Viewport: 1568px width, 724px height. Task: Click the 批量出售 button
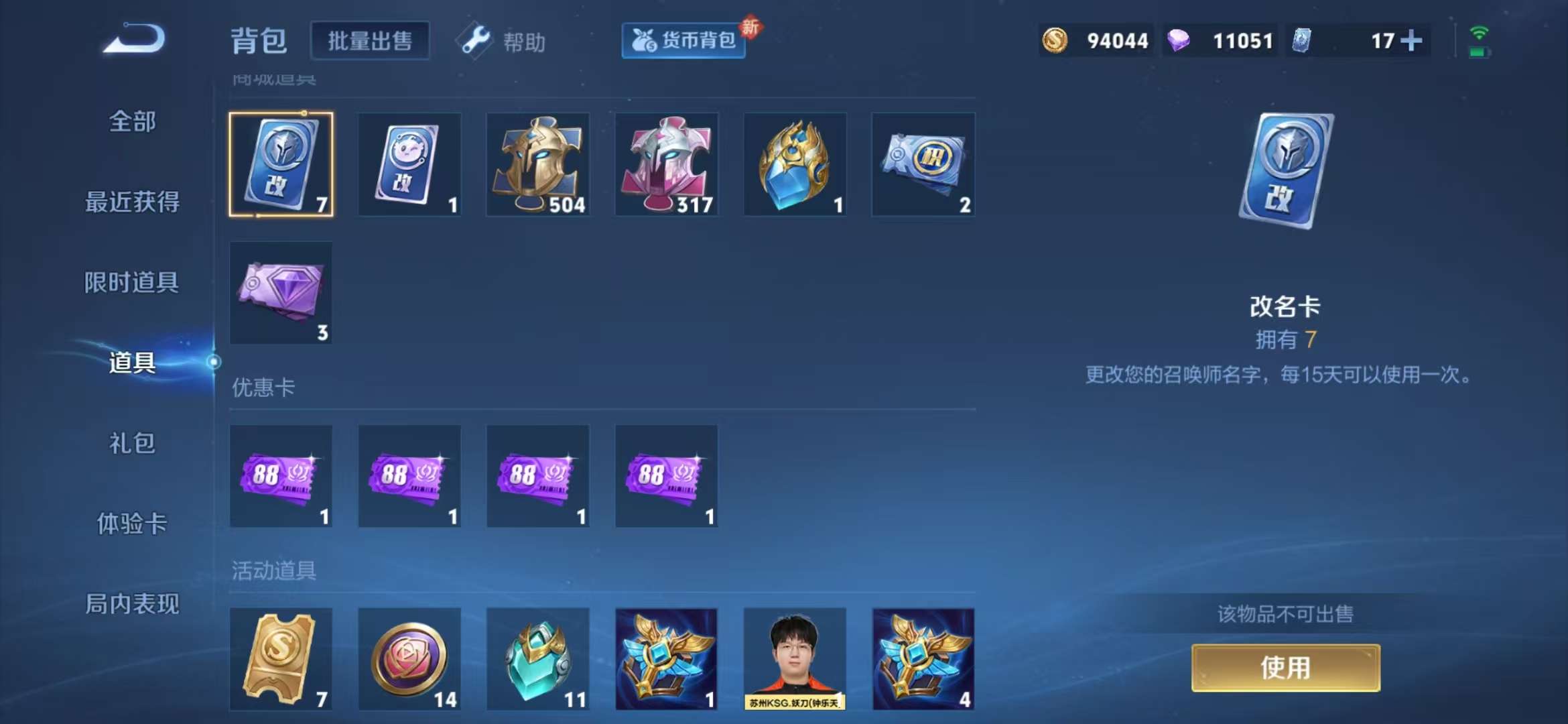pyautogui.click(x=371, y=40)
